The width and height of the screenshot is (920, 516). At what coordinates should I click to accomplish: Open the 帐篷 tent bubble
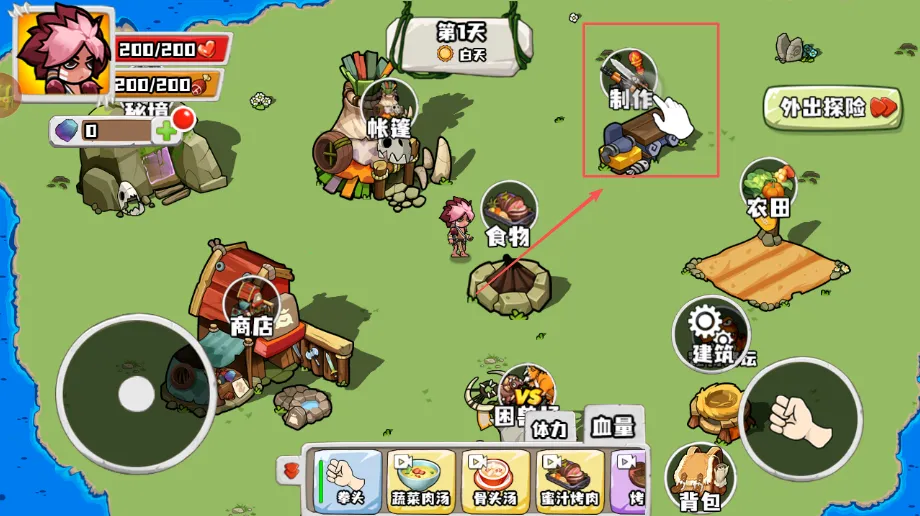coord(389,107)
